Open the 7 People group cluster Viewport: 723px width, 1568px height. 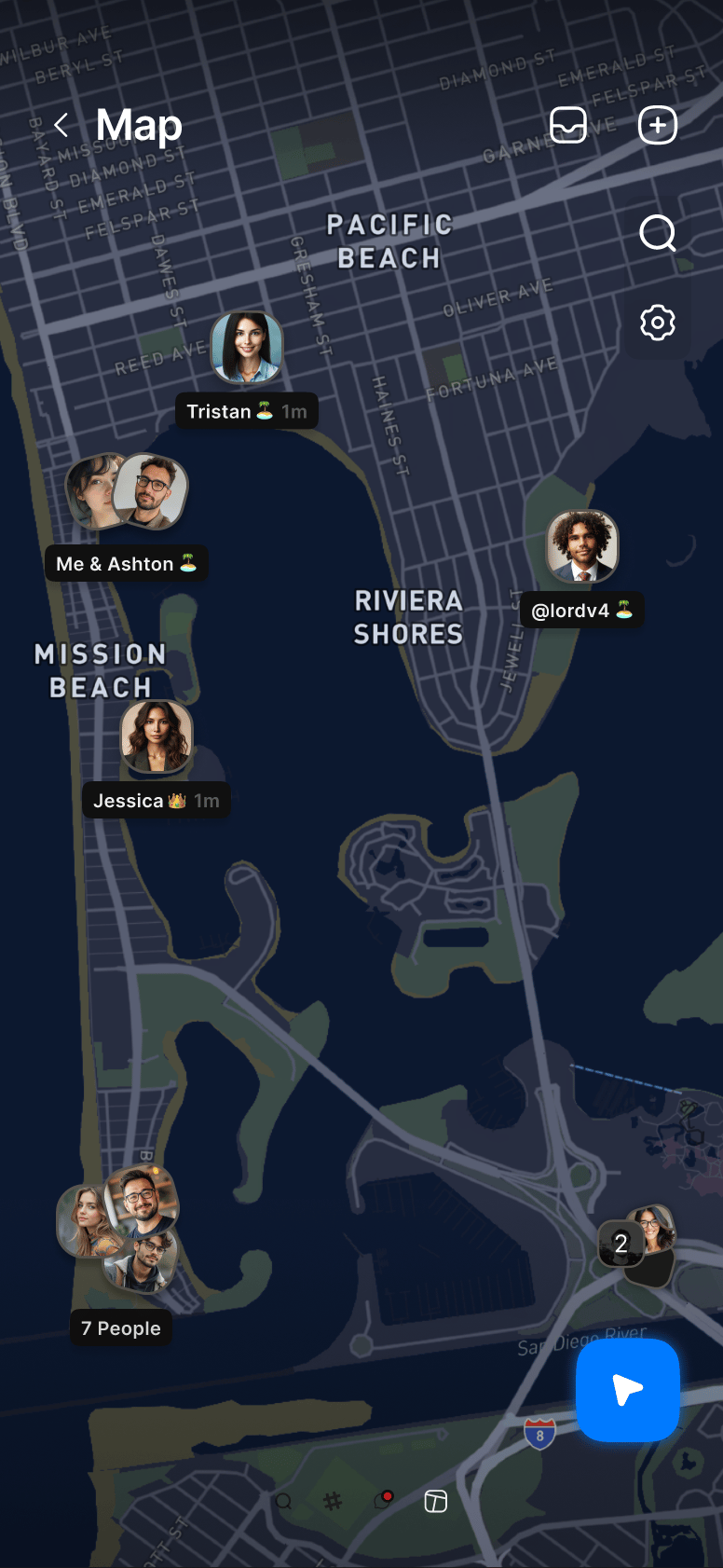[x=119, y=1230]
